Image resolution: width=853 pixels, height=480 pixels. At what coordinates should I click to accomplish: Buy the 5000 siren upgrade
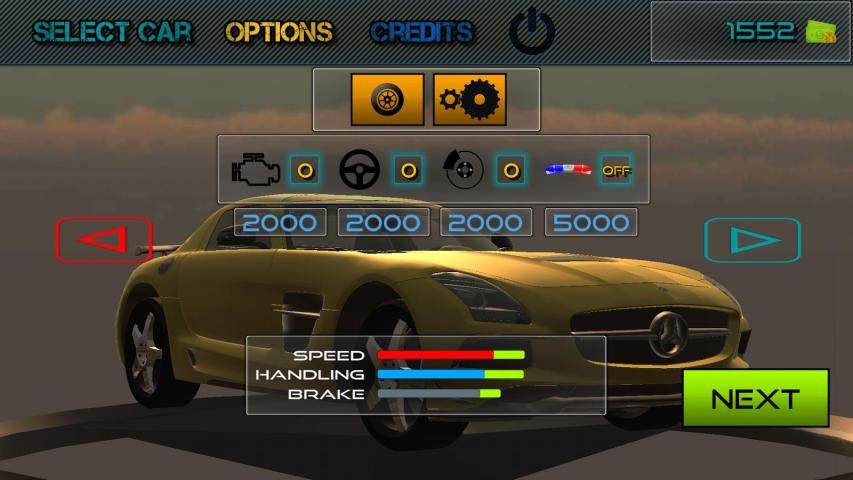coord(591,222)
